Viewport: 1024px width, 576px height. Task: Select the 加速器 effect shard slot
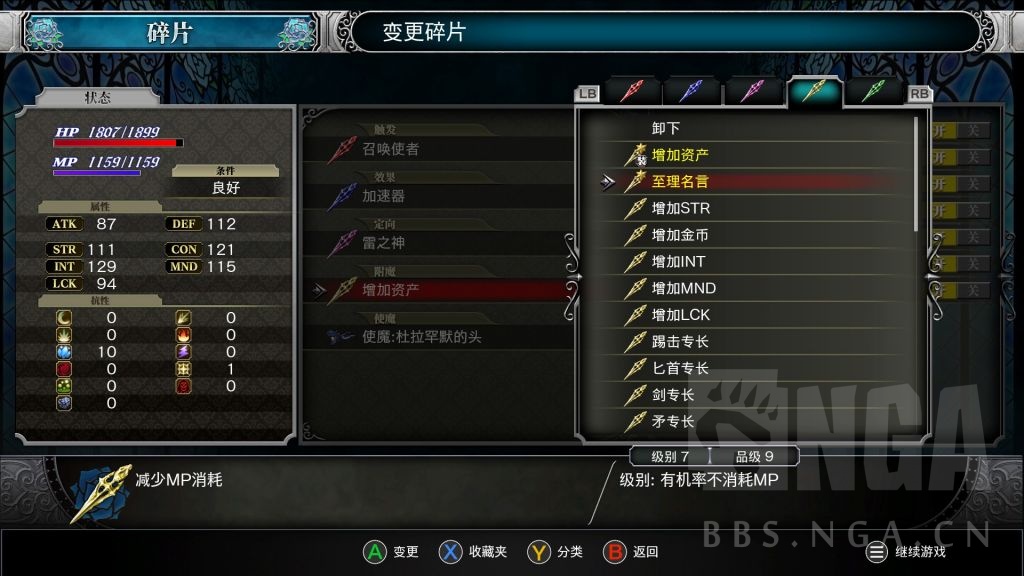tap(383, 196)
